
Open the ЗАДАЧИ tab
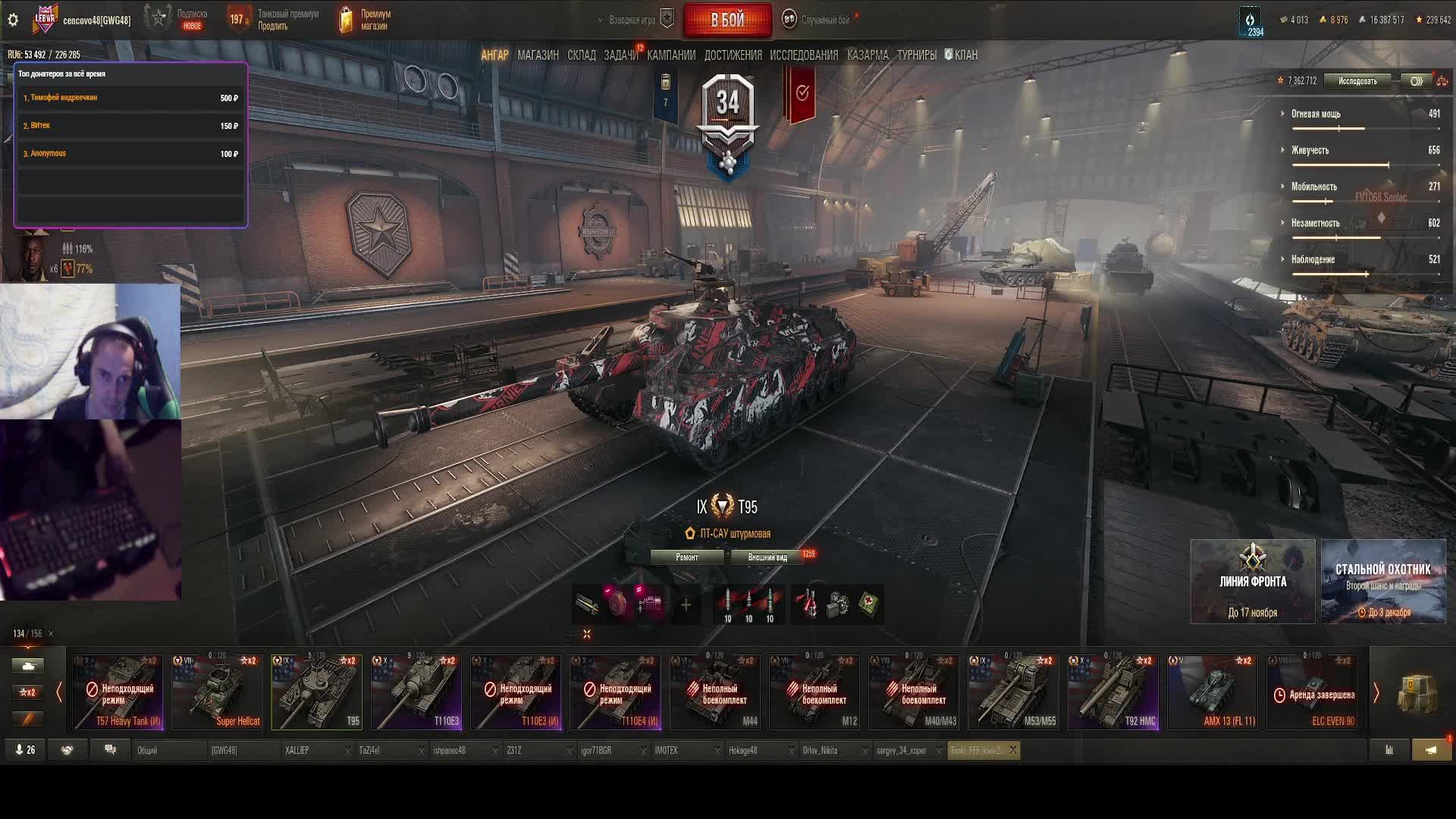(x=620, y=55)
